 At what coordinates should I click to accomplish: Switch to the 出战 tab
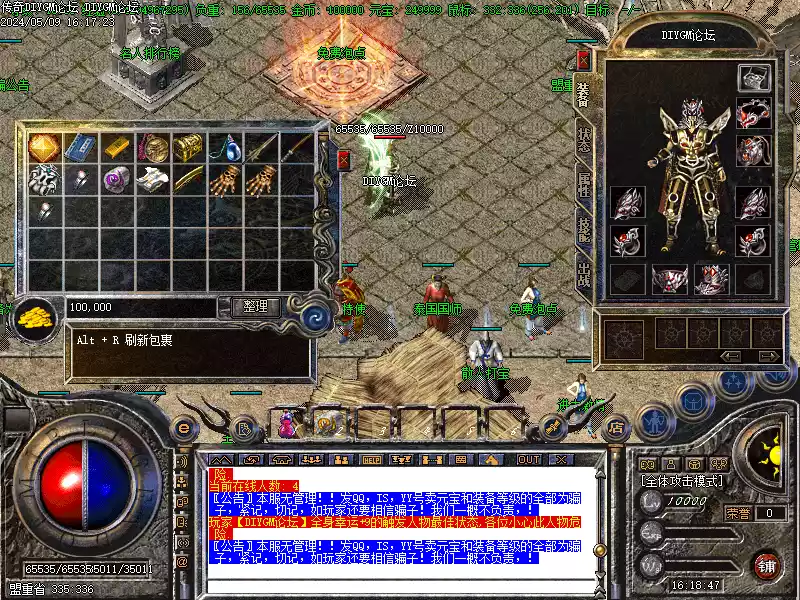(584, 274)
